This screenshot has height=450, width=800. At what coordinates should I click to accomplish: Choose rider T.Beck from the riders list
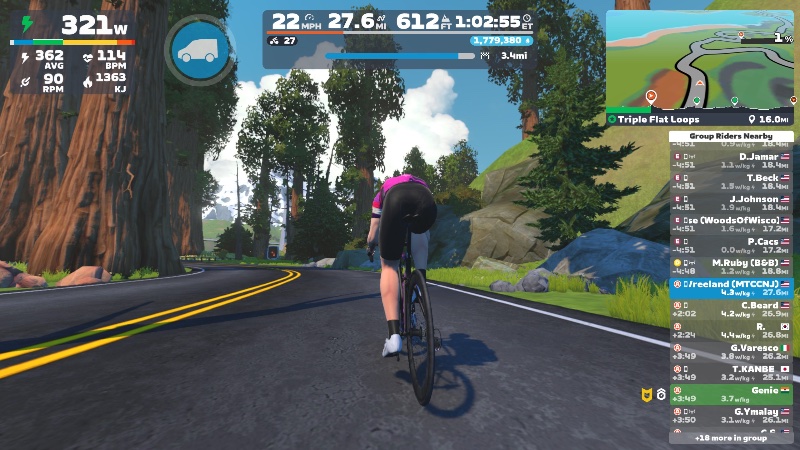(731, 182)
